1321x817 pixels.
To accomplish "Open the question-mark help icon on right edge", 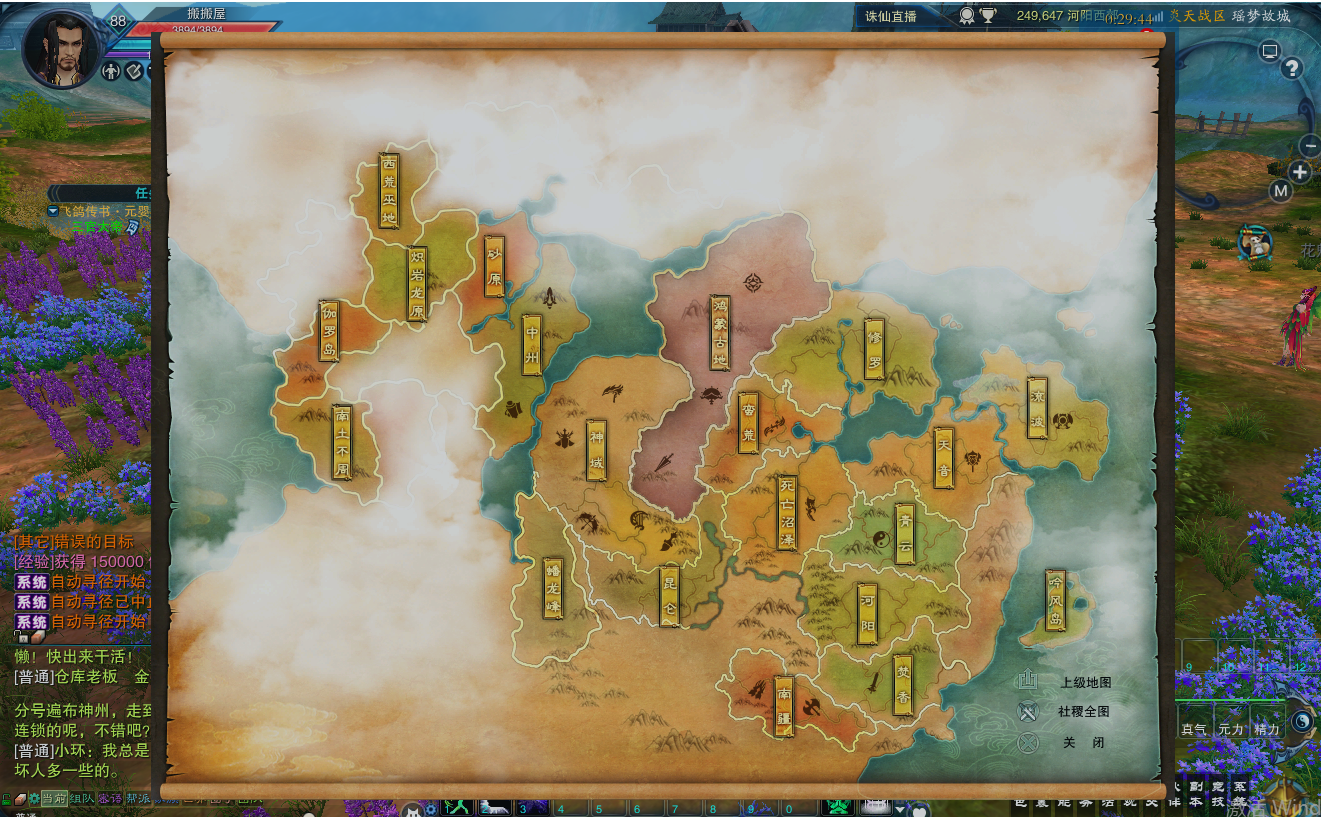I will (x=1292, y=68).
